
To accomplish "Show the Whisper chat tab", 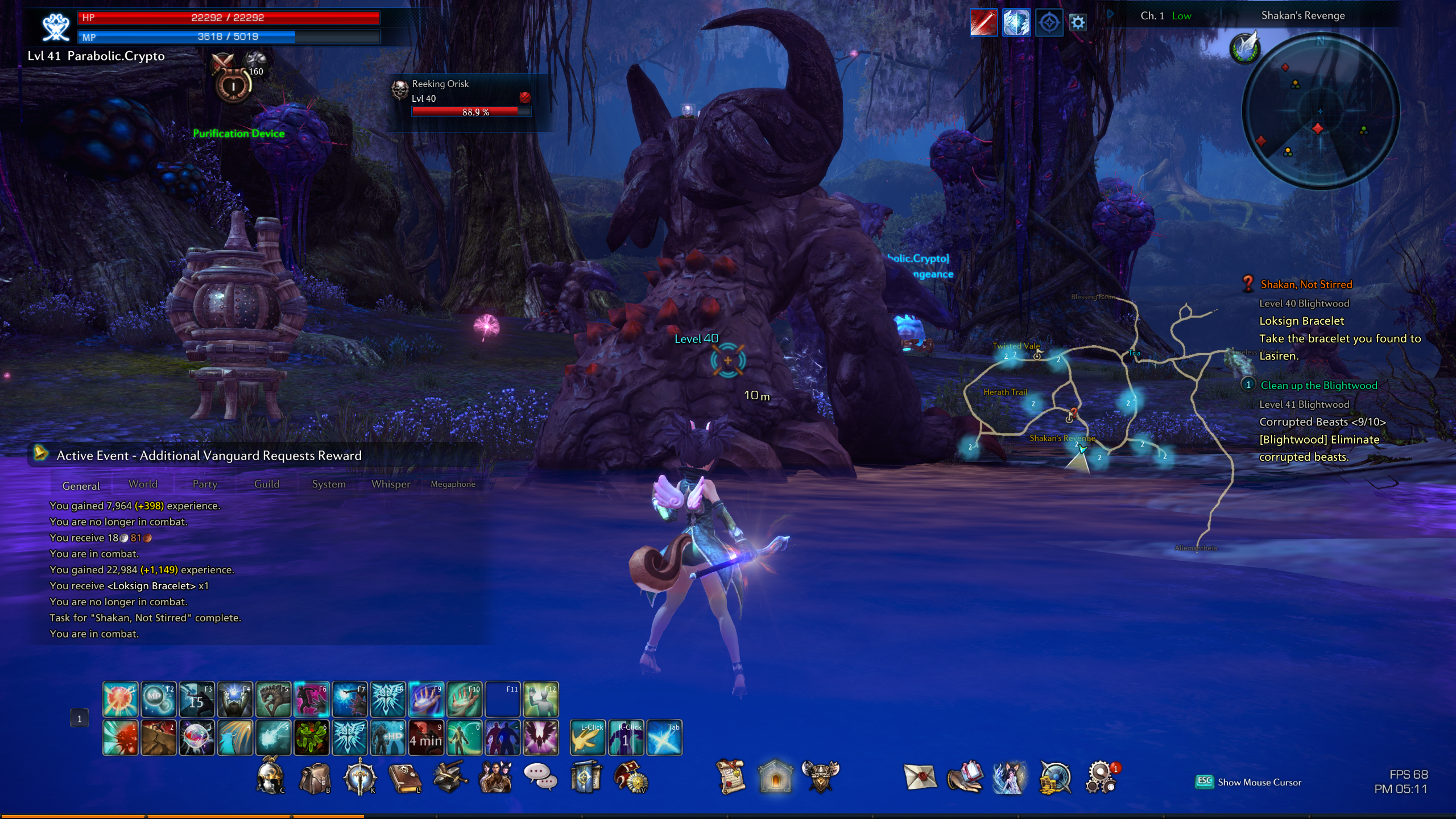I will 391,484.
